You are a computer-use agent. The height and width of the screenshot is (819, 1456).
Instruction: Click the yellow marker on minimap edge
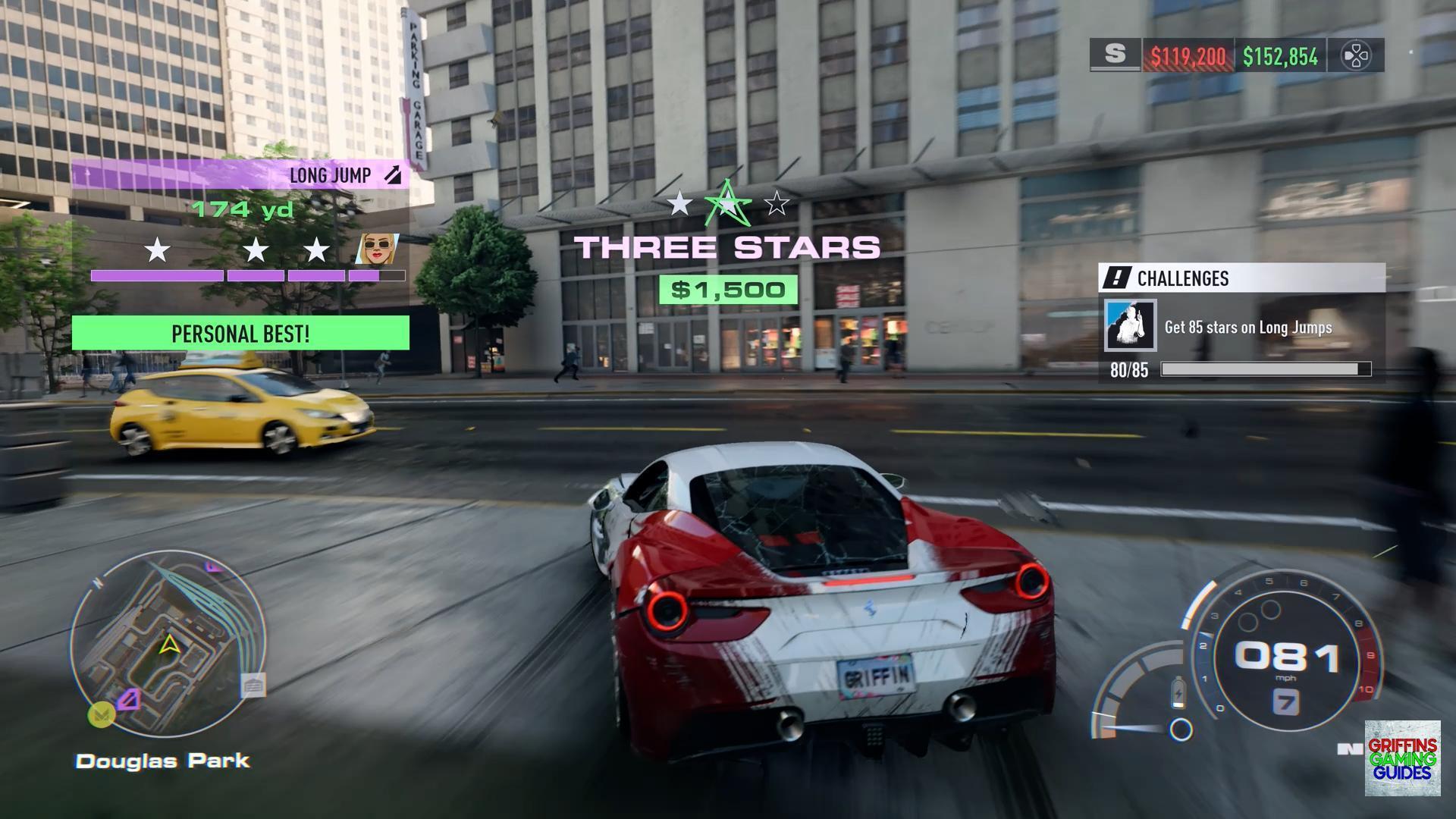[x=101, y=714]
